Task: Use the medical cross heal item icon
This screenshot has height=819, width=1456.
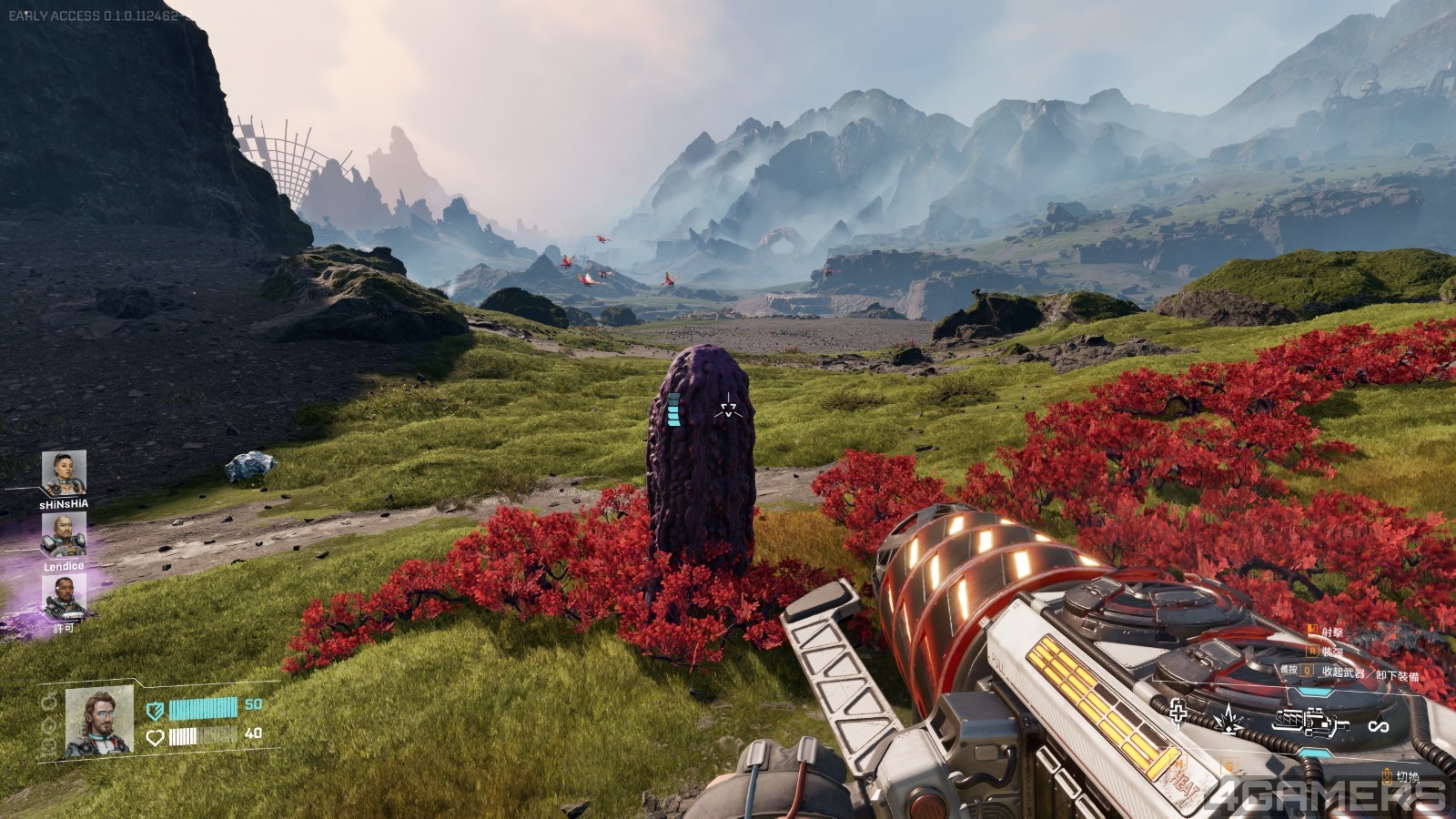Action: click(1178, 713)
